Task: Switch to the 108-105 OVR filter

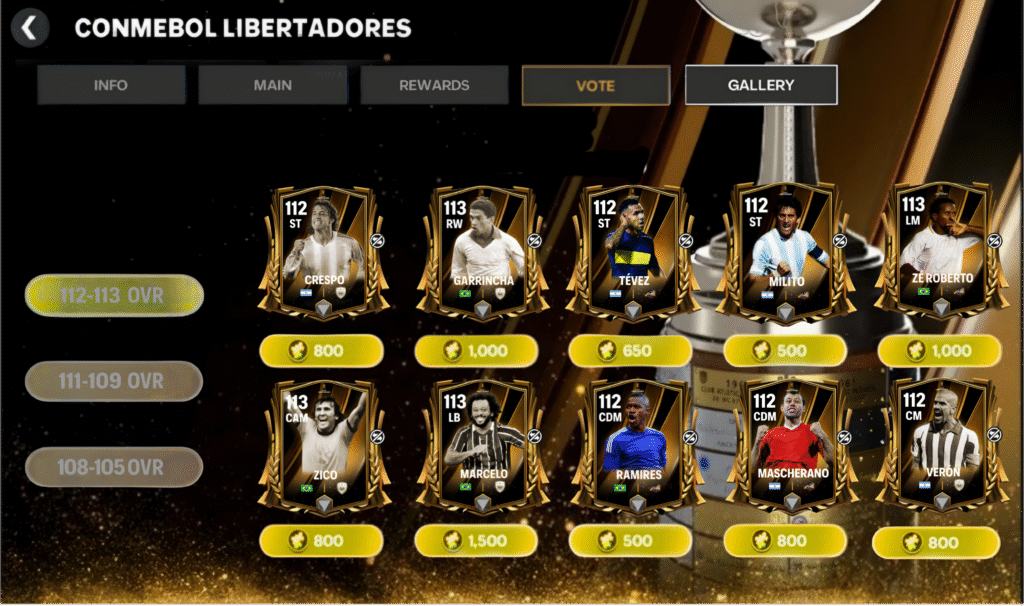Action: [114, 467]
